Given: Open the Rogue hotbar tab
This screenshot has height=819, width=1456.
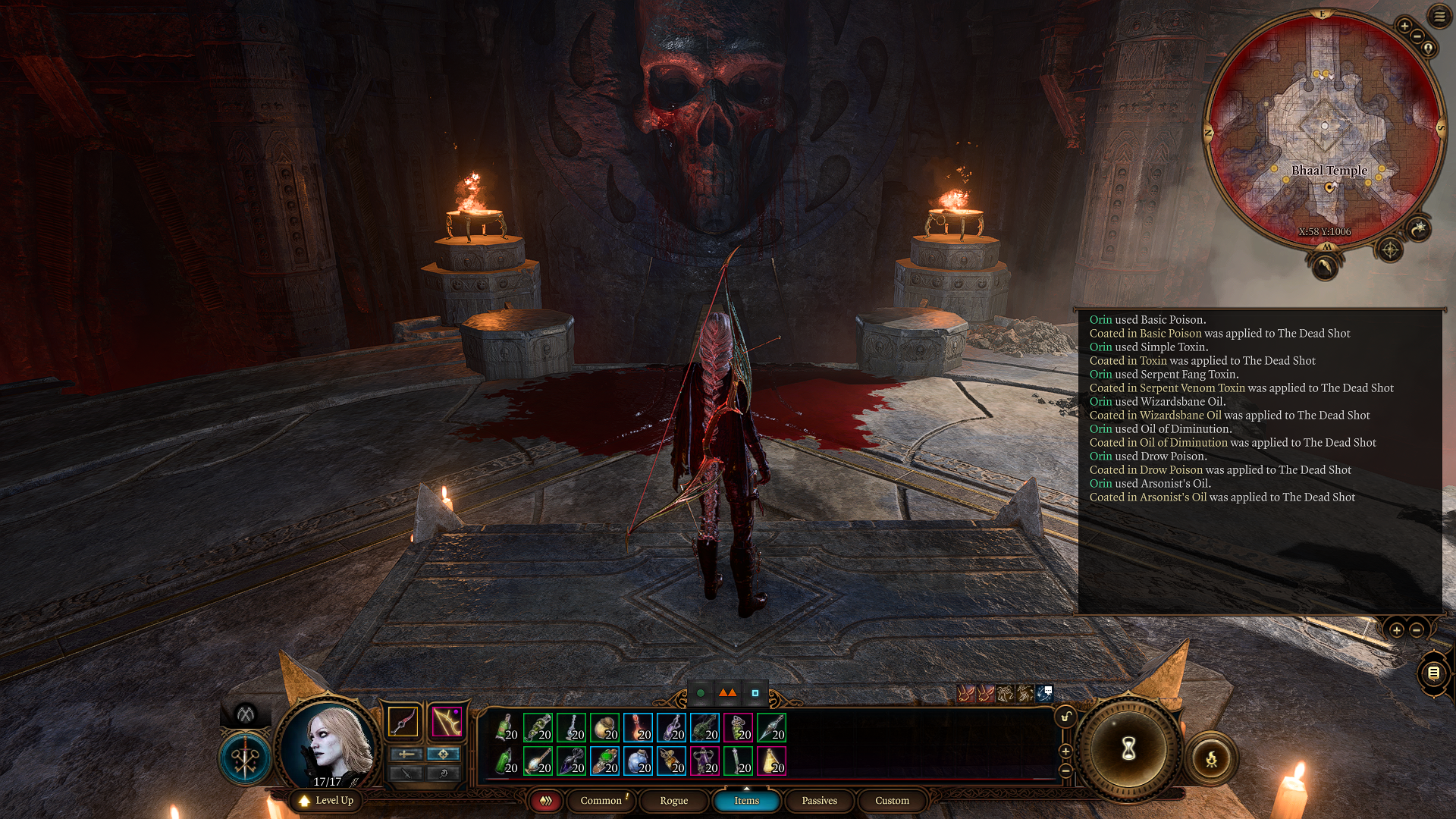Looking at the screenshot, I should (673, 801).
